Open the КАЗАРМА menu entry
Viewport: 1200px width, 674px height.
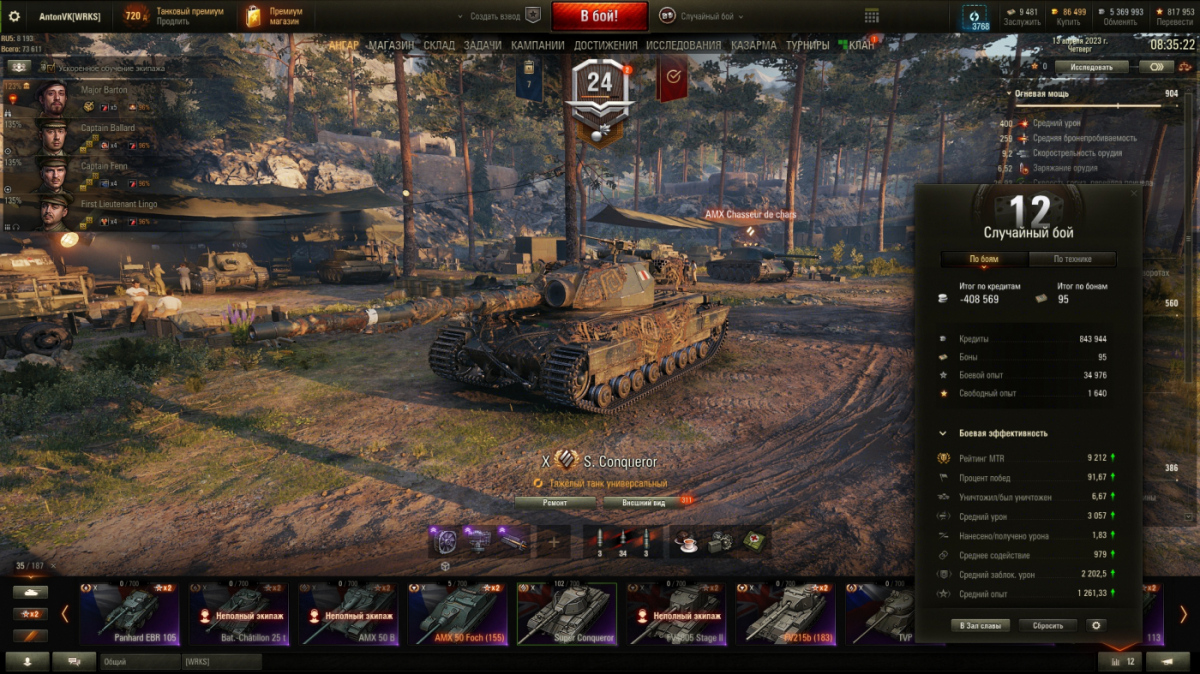pyautogui.click(x=753, y=45)
